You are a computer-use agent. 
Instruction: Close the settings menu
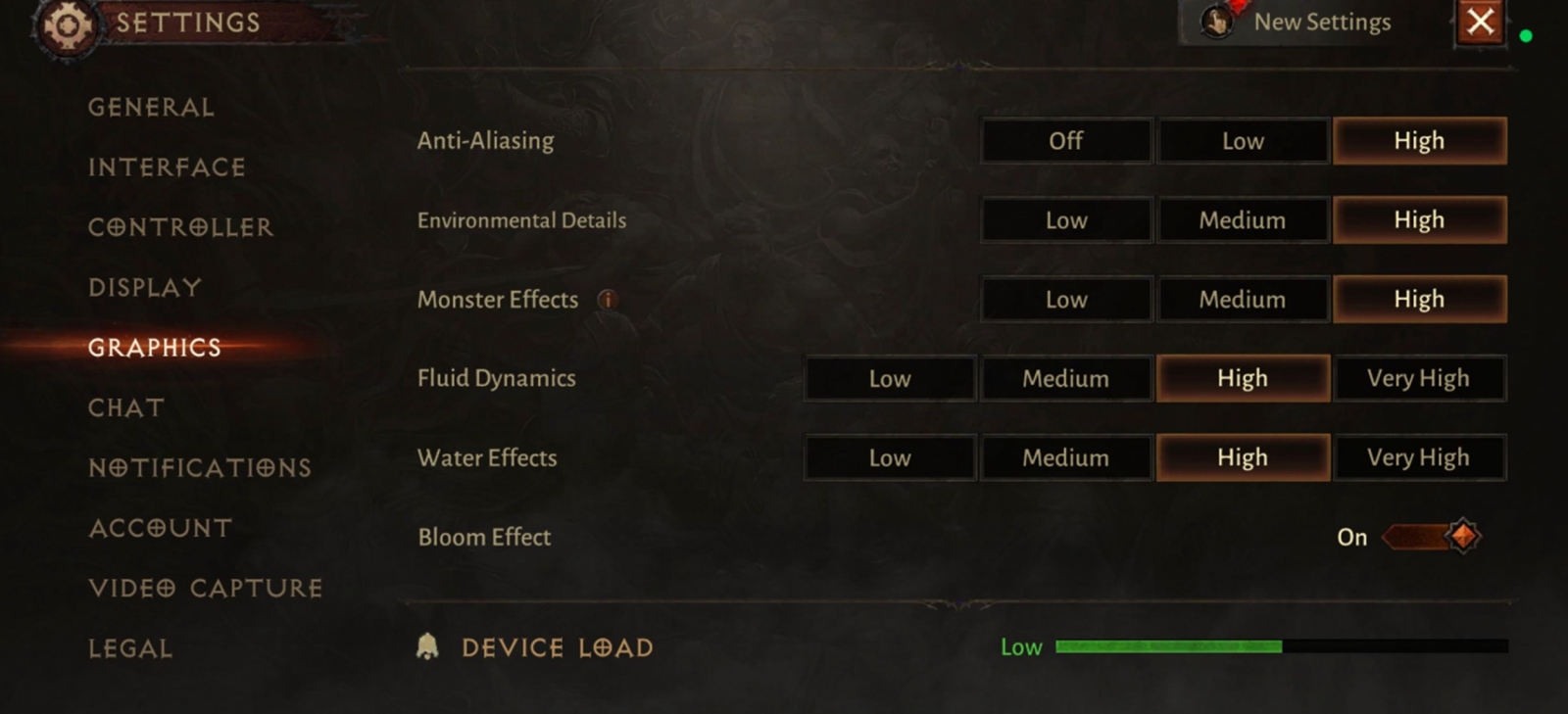1480,22
